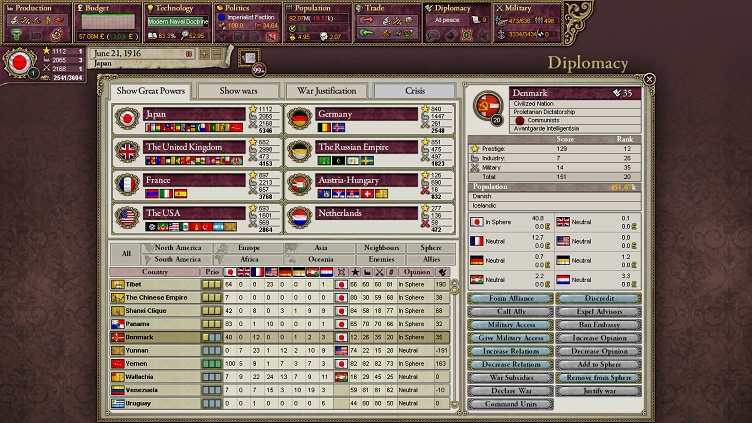
Task: Close the Diplomacy window
Action: tap(649, 79)
